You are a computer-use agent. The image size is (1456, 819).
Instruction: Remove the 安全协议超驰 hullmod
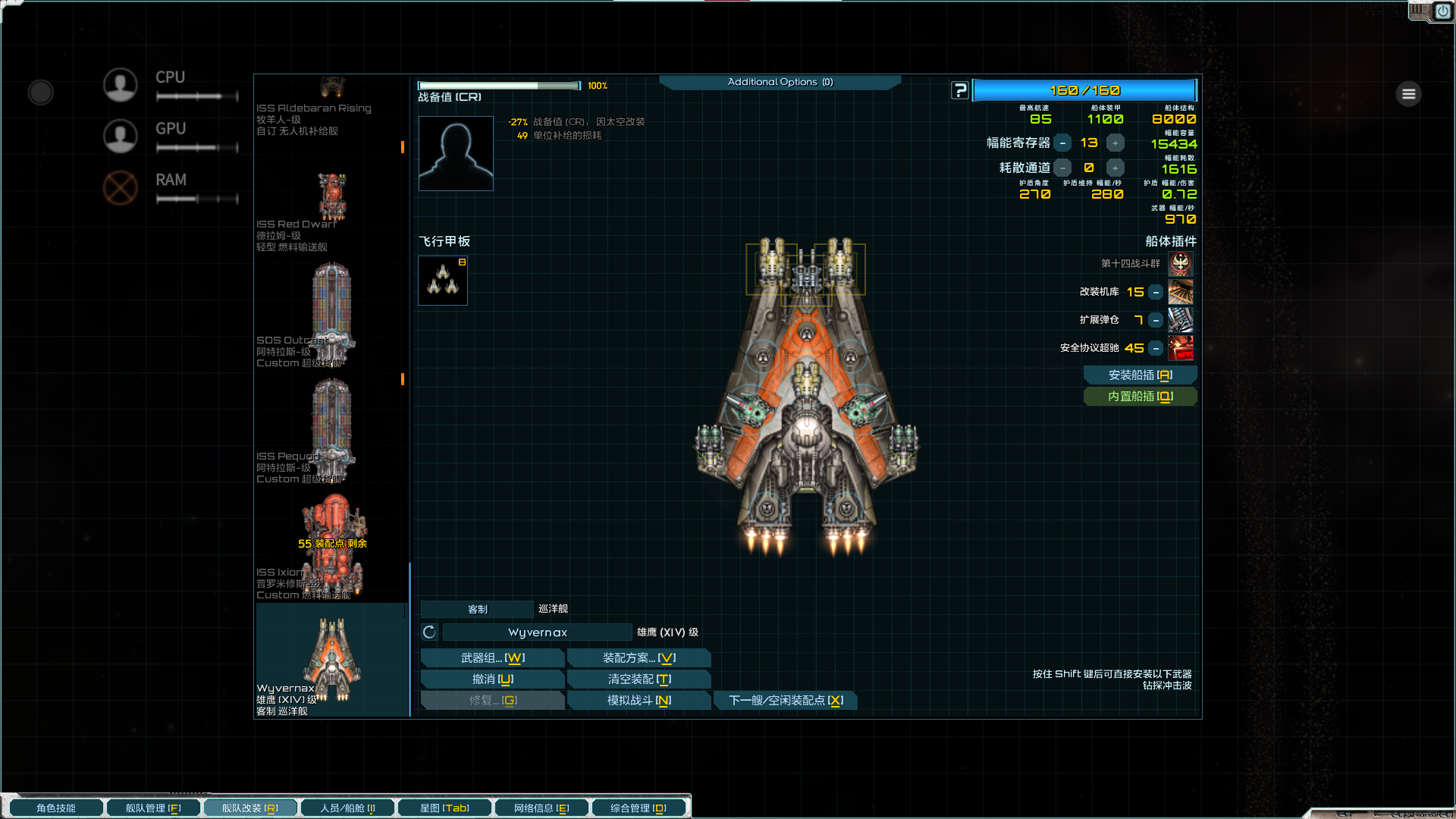(1156, 348)
